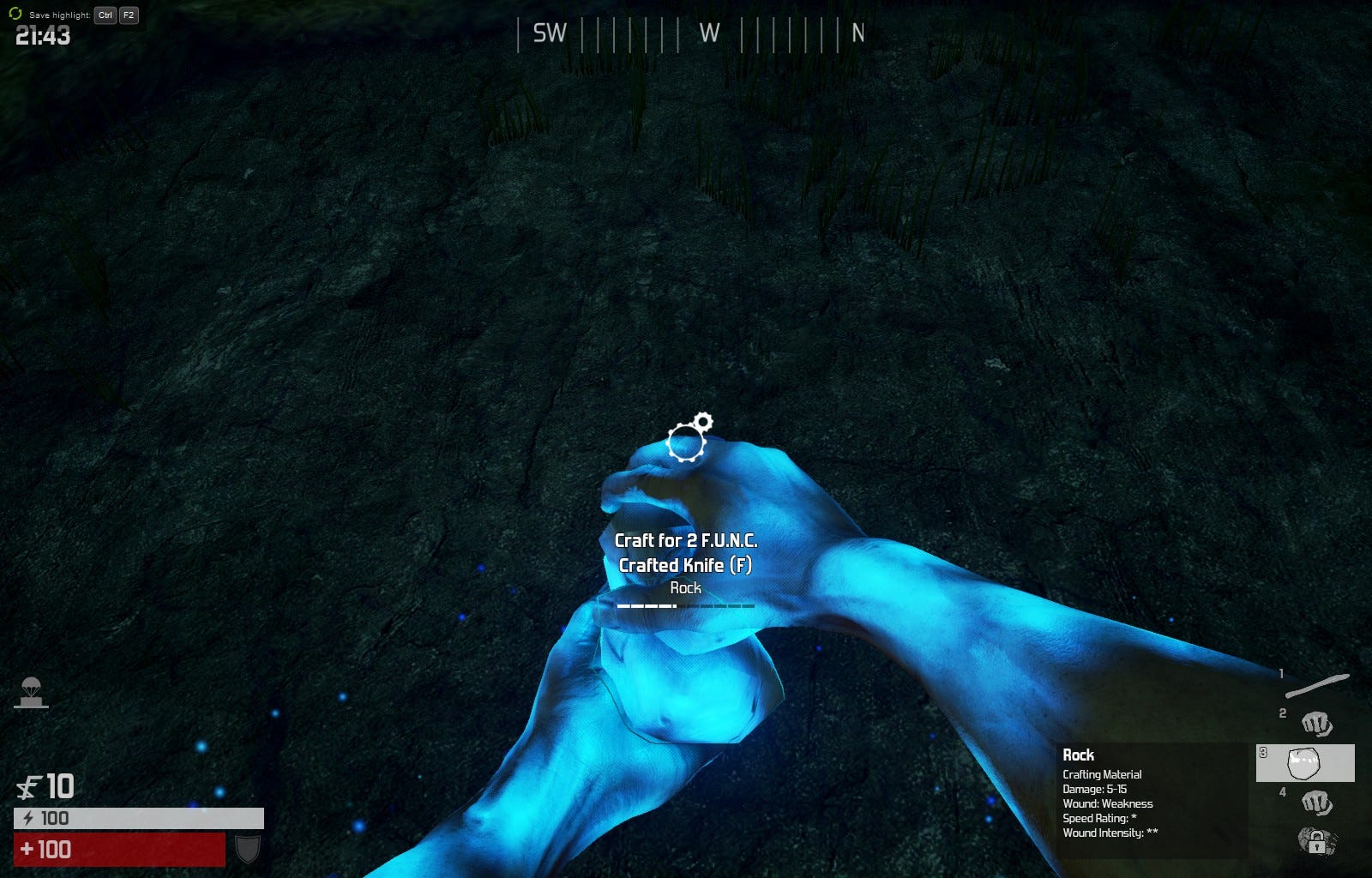Switch to the fist slot numbered 4
This screenshot has width=1372, height=878.
click(1316, 803)
